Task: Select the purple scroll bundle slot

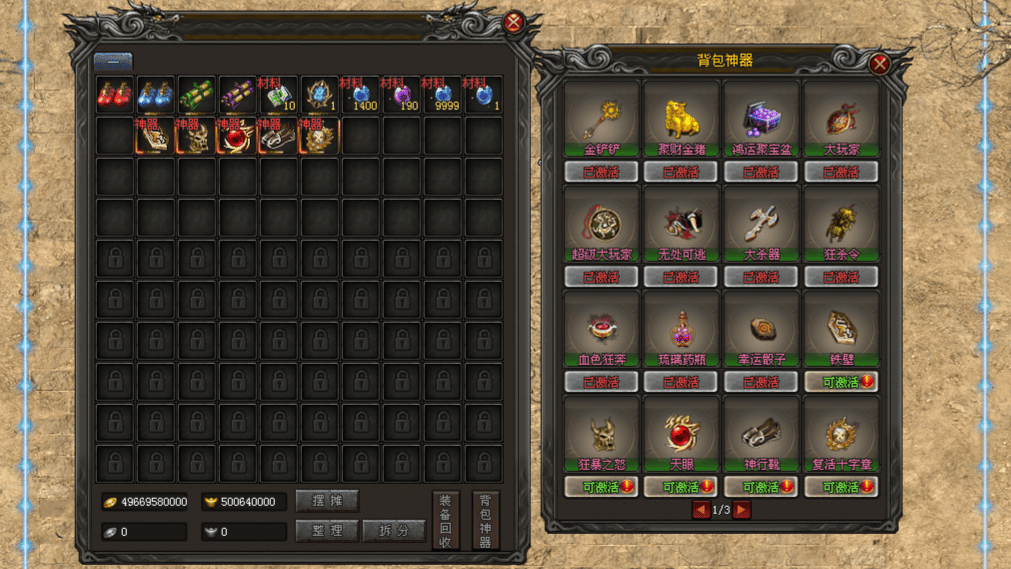Action: (x=237, y=95)
